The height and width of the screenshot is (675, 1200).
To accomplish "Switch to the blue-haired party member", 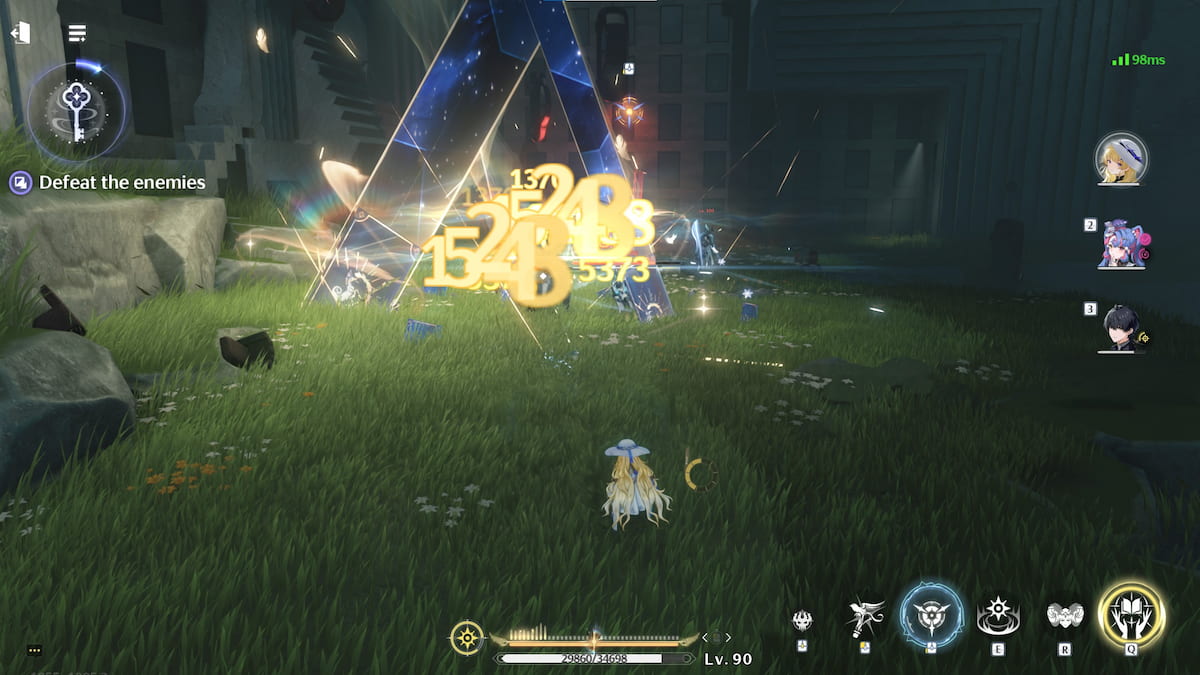I will (1122, 243).
